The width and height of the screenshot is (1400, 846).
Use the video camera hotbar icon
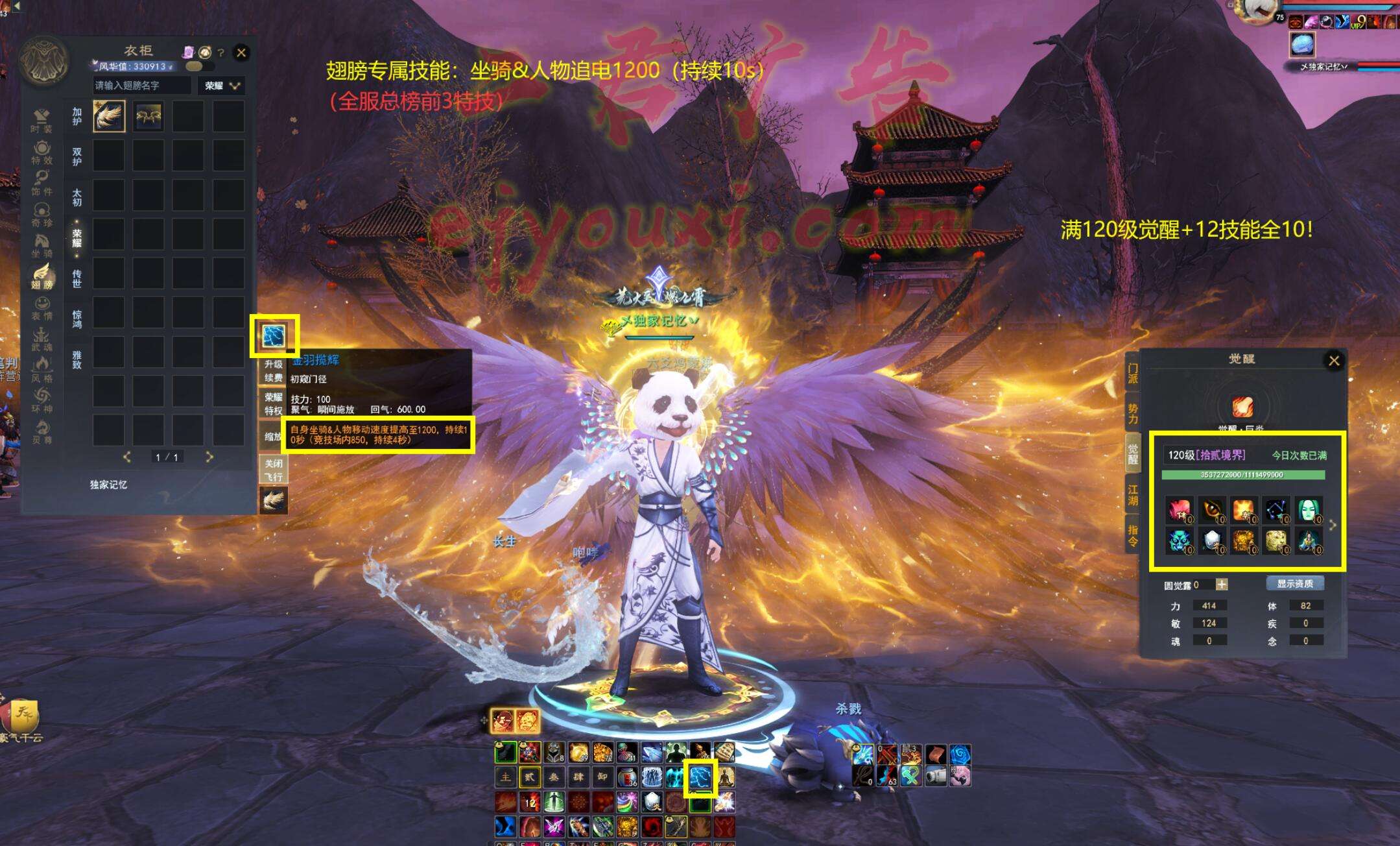click(935, 776)
